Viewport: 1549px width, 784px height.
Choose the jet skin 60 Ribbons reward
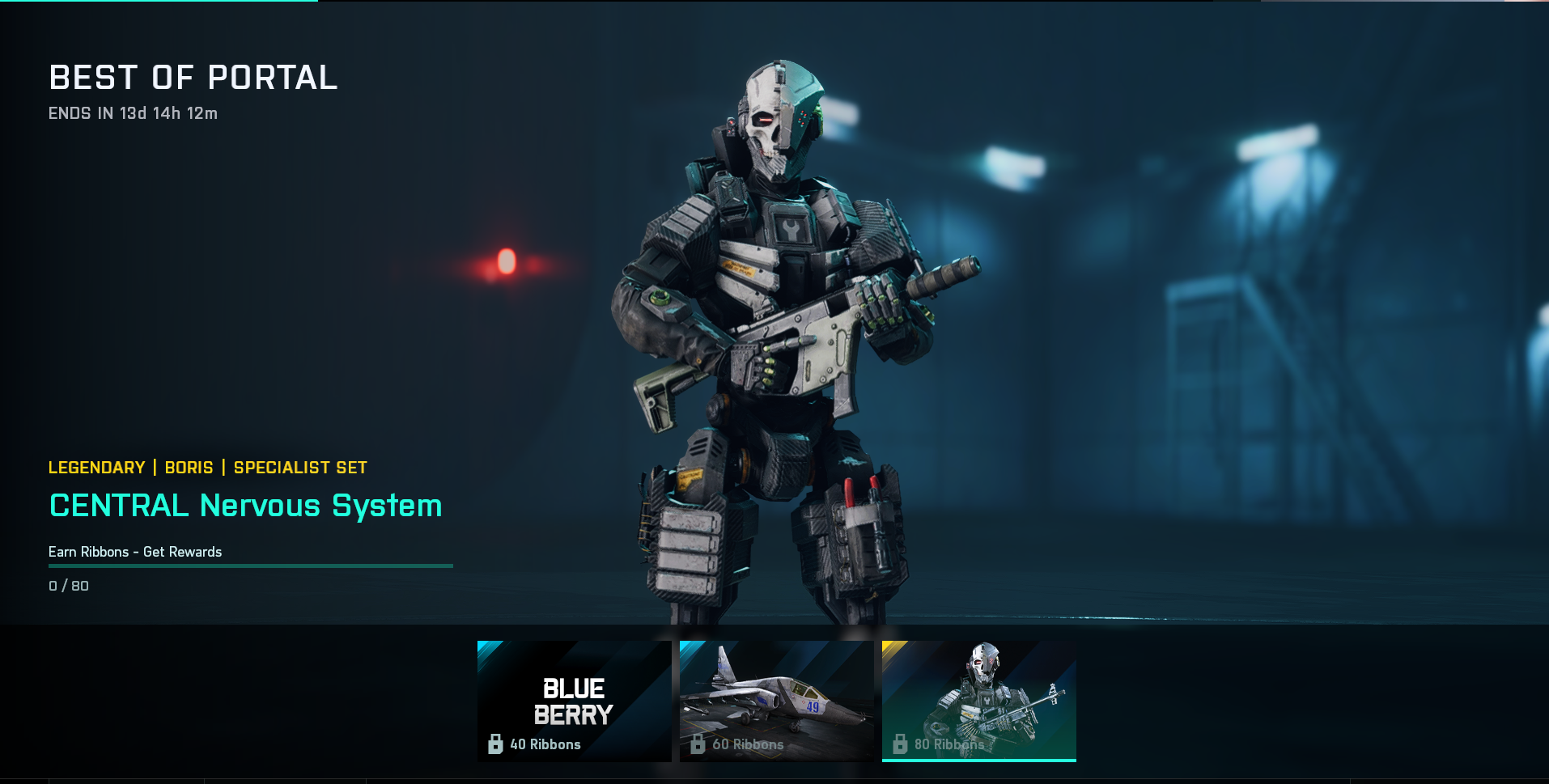776,701
